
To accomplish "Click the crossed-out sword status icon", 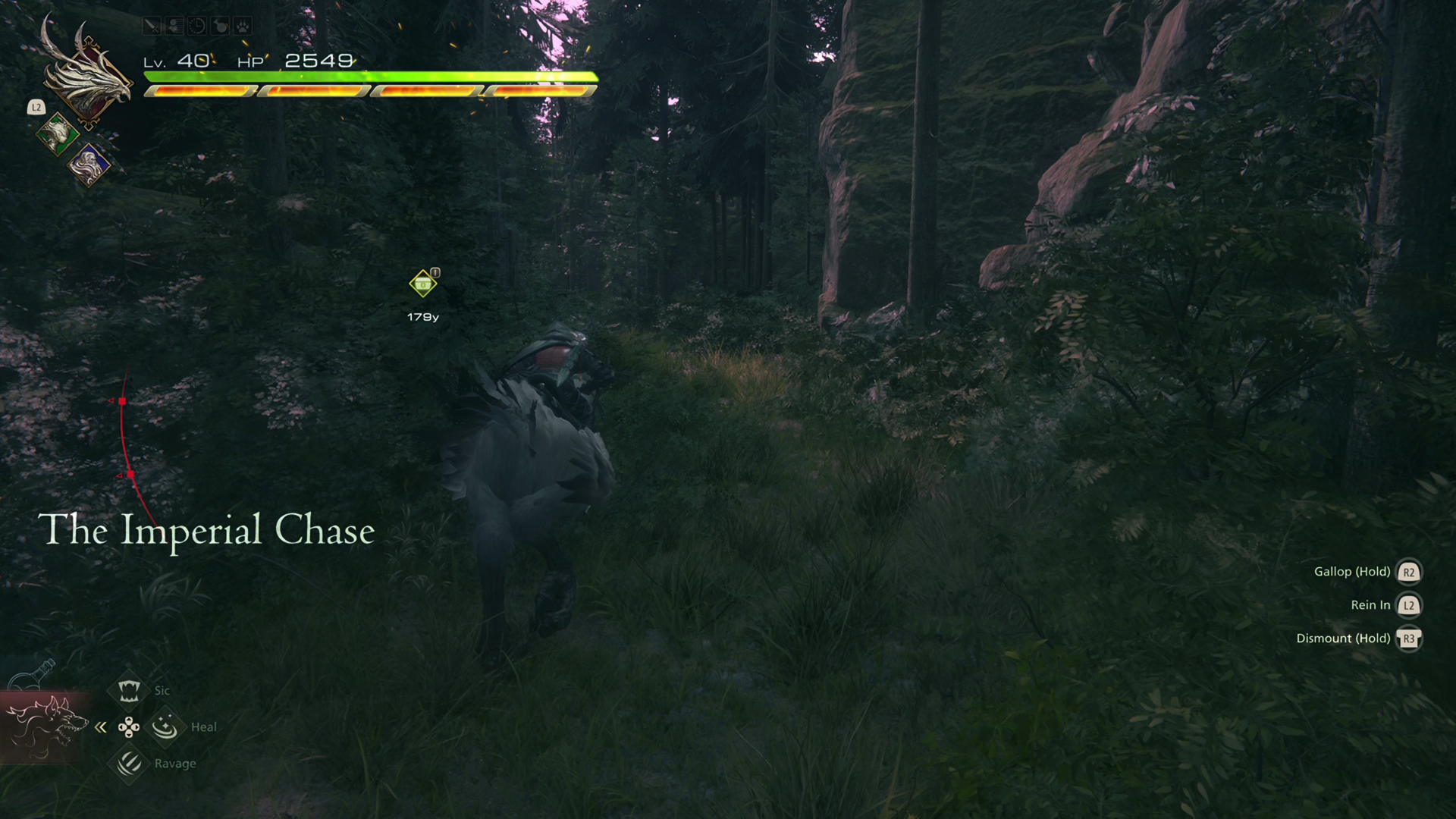I will tap(152, 27).
